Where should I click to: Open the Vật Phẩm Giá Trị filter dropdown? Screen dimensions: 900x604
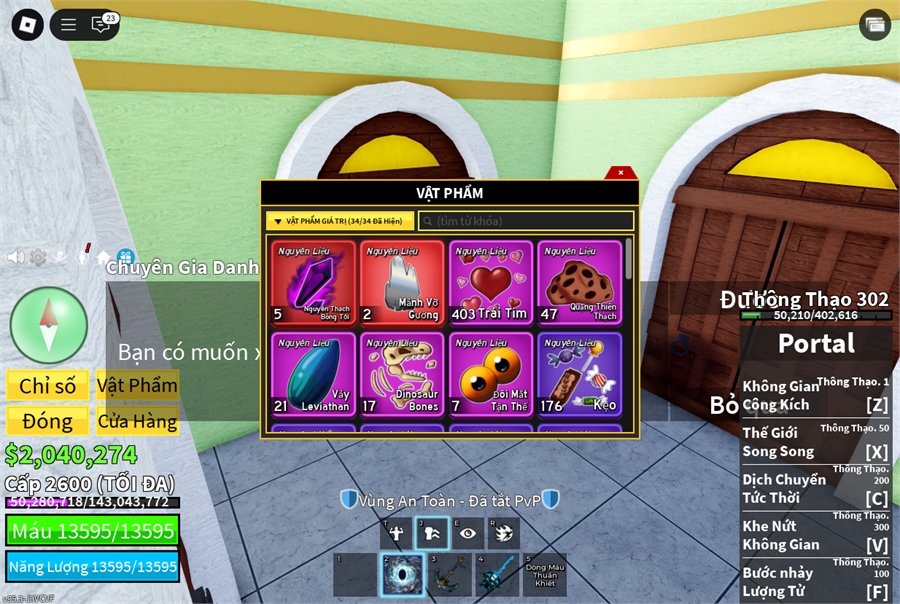point(340,220)
